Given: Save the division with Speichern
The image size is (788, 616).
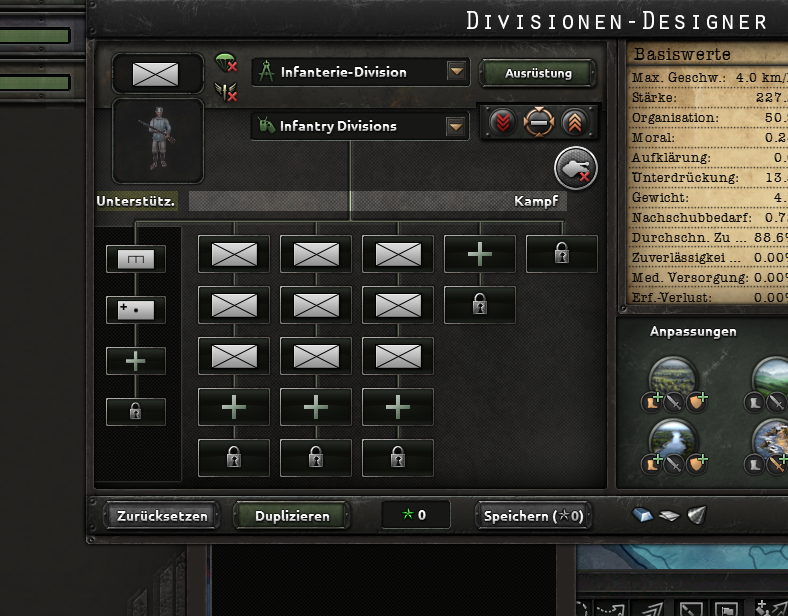Looking at the screenshot, I should [533, 516].
